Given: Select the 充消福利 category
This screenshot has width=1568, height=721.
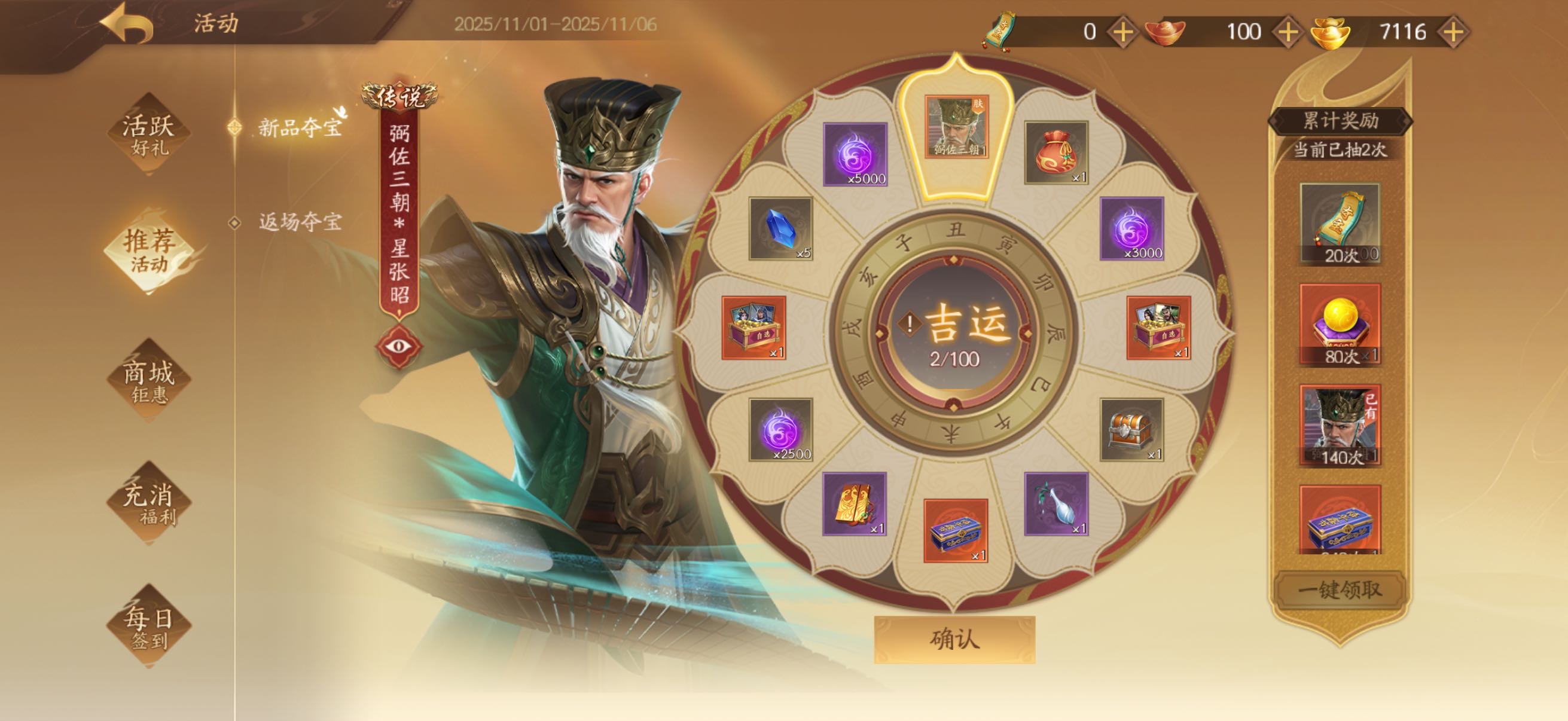Looking at the screenshot, I should [148, 503].
